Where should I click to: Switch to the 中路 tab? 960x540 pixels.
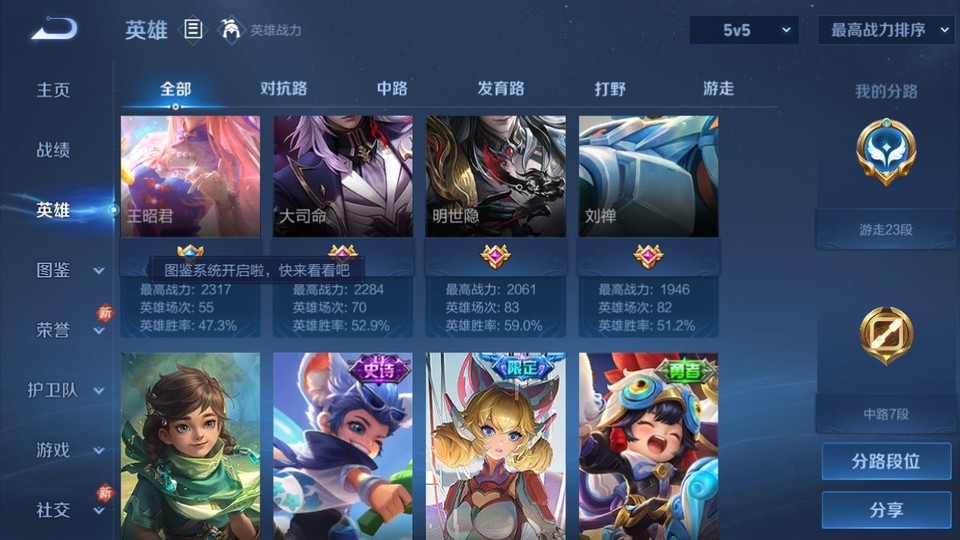[392, 89]
